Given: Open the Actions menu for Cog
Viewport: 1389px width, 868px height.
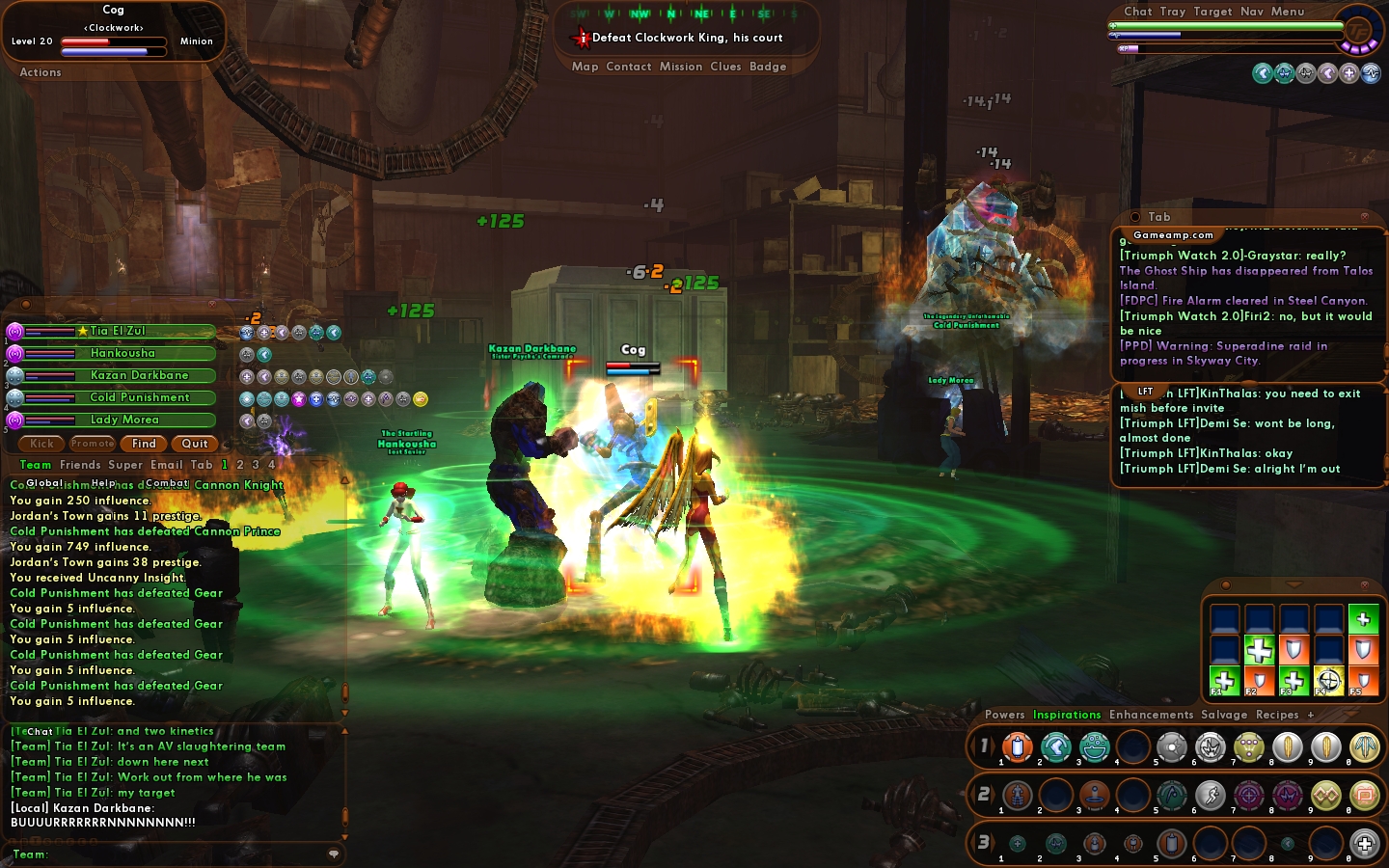Looking at the screenshot, I should [x=41, y=72].
